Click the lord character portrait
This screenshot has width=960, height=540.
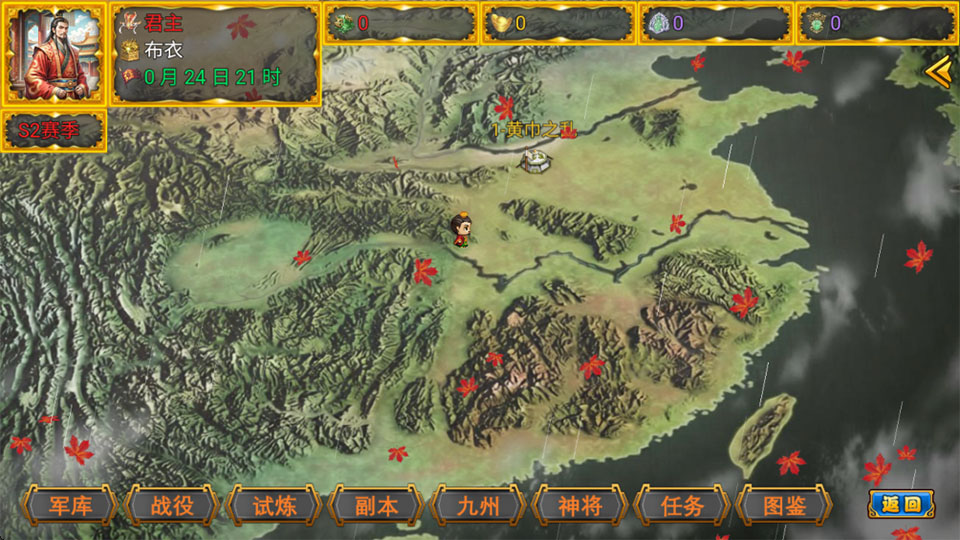point(52,54)
